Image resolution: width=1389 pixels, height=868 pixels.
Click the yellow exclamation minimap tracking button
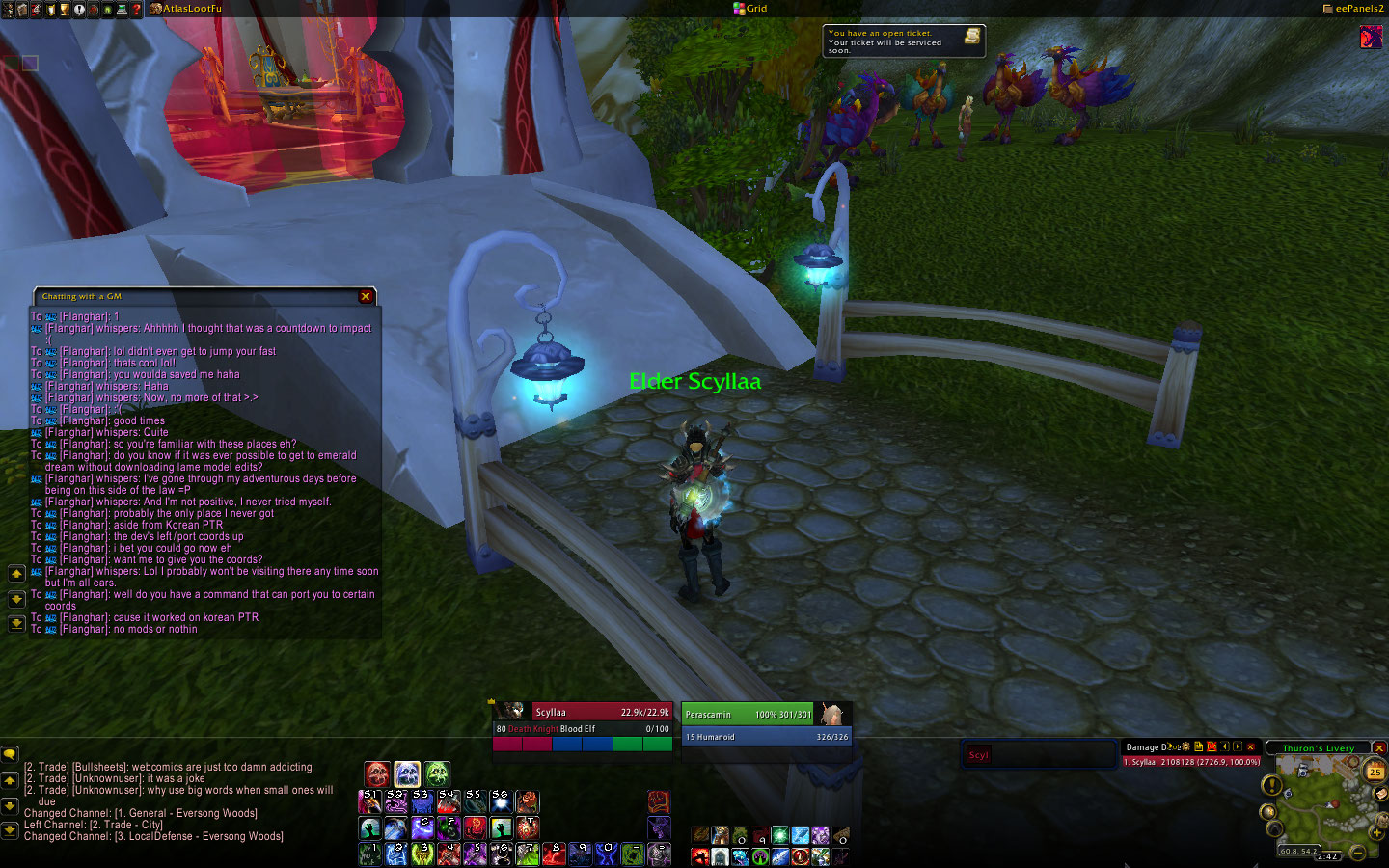[1272, 786]
